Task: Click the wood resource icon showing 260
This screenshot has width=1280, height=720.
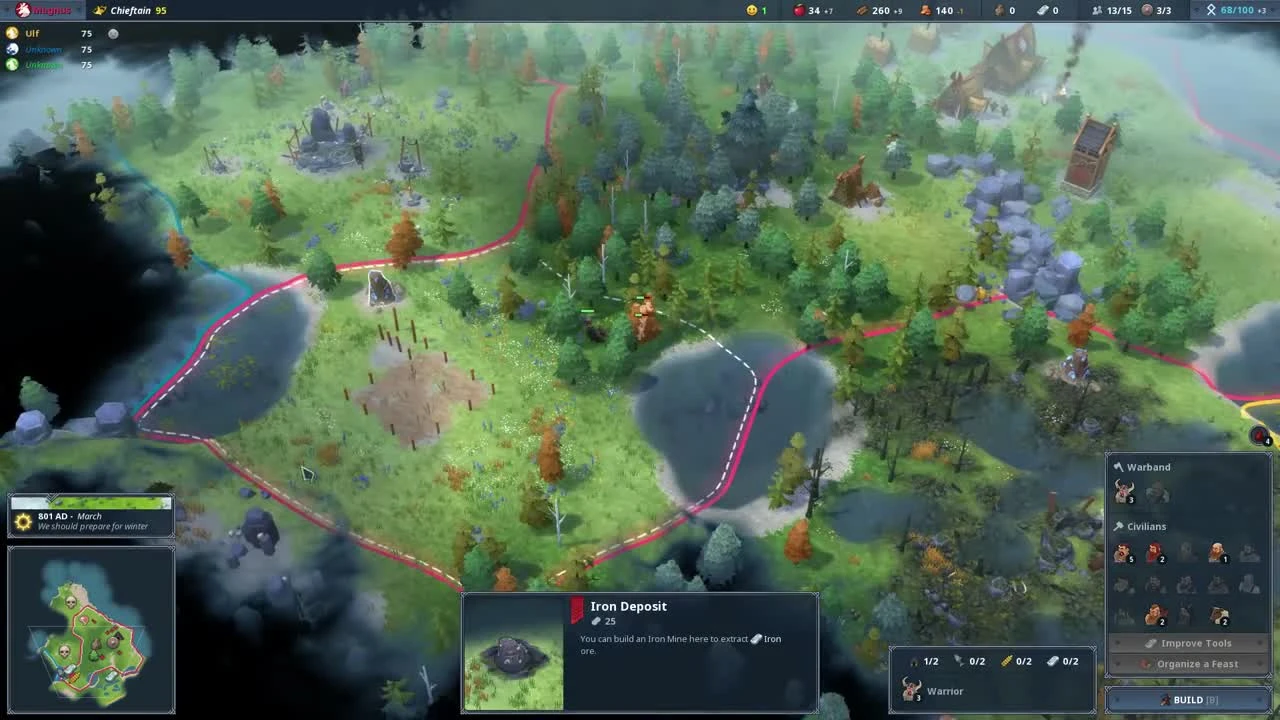Action: pyautogui.click(x=862, y=10)
